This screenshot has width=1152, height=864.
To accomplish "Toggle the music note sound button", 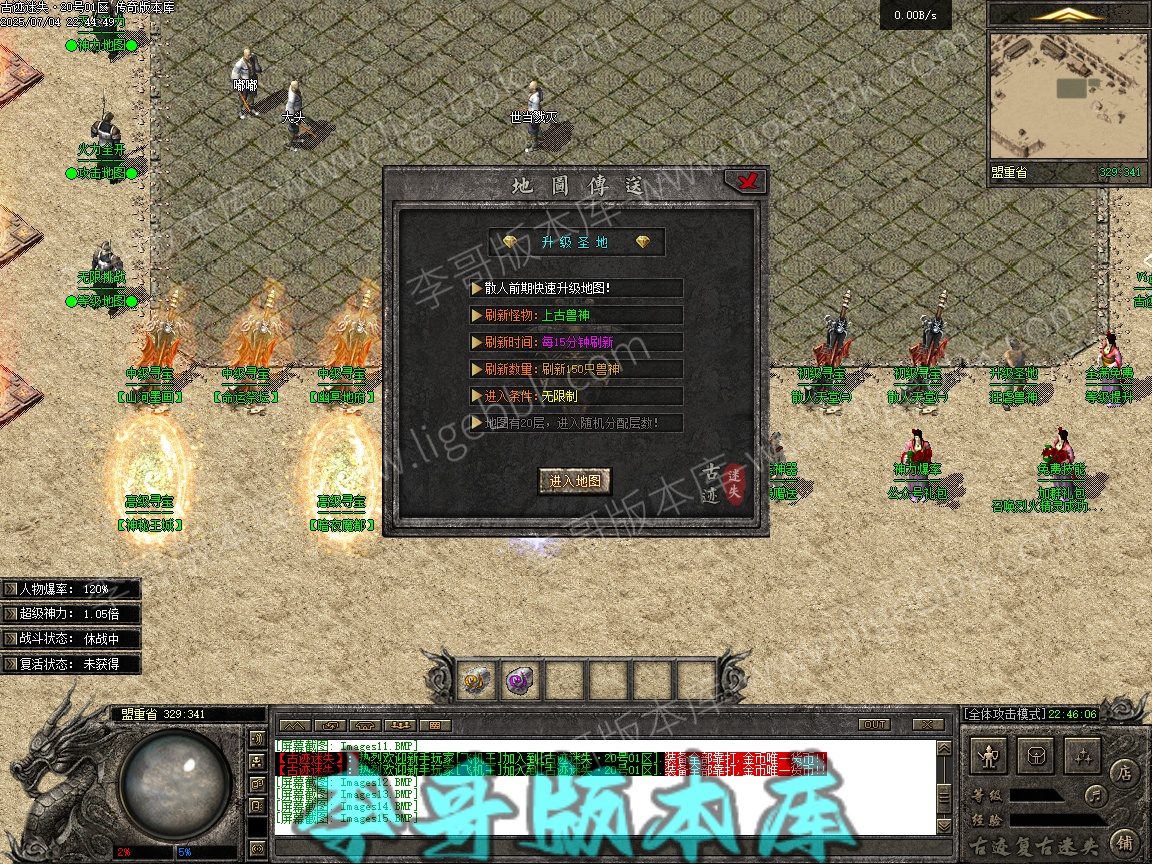I will tap(1097, 796).
